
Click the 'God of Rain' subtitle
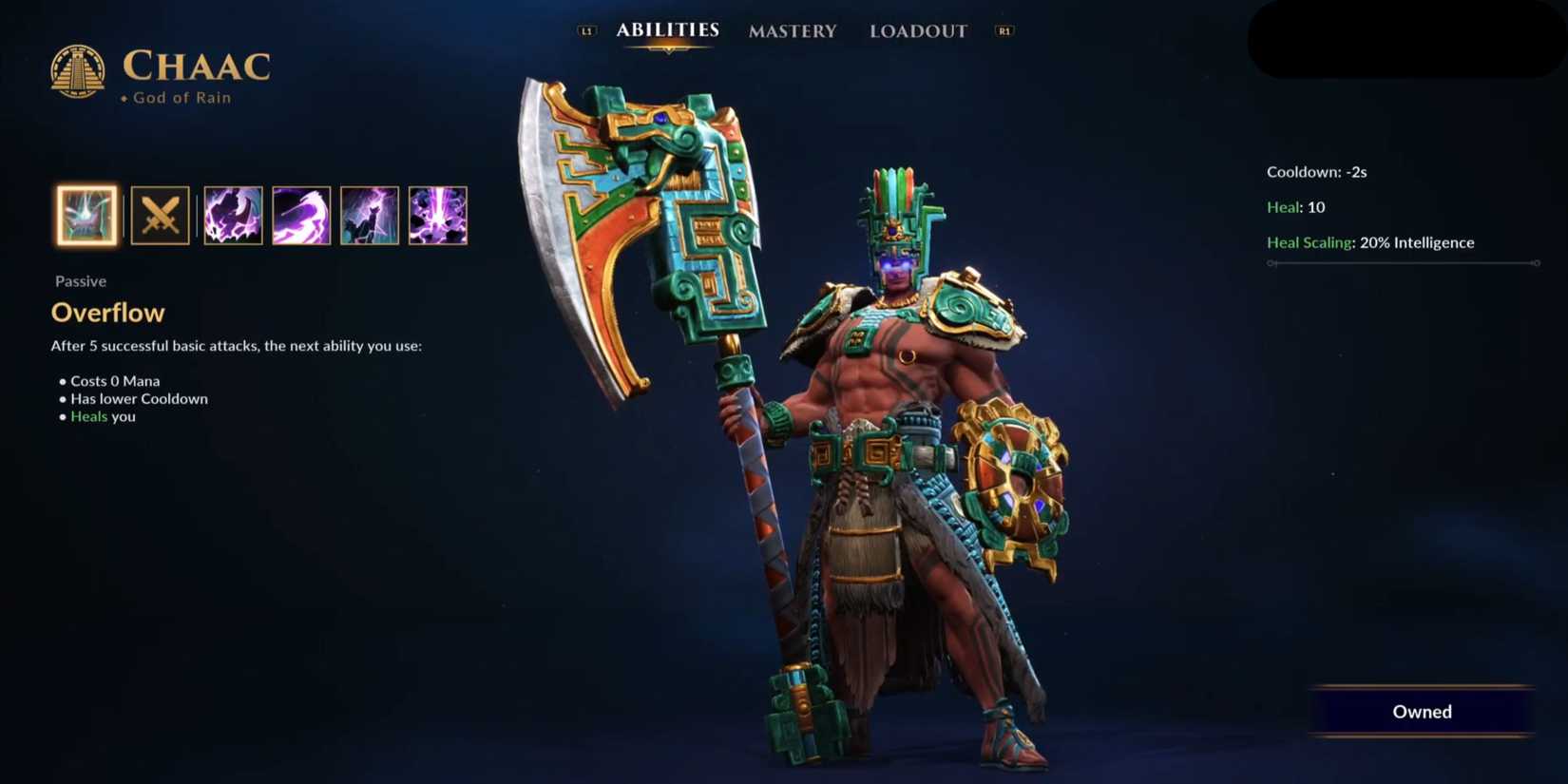tap(181, 97)
